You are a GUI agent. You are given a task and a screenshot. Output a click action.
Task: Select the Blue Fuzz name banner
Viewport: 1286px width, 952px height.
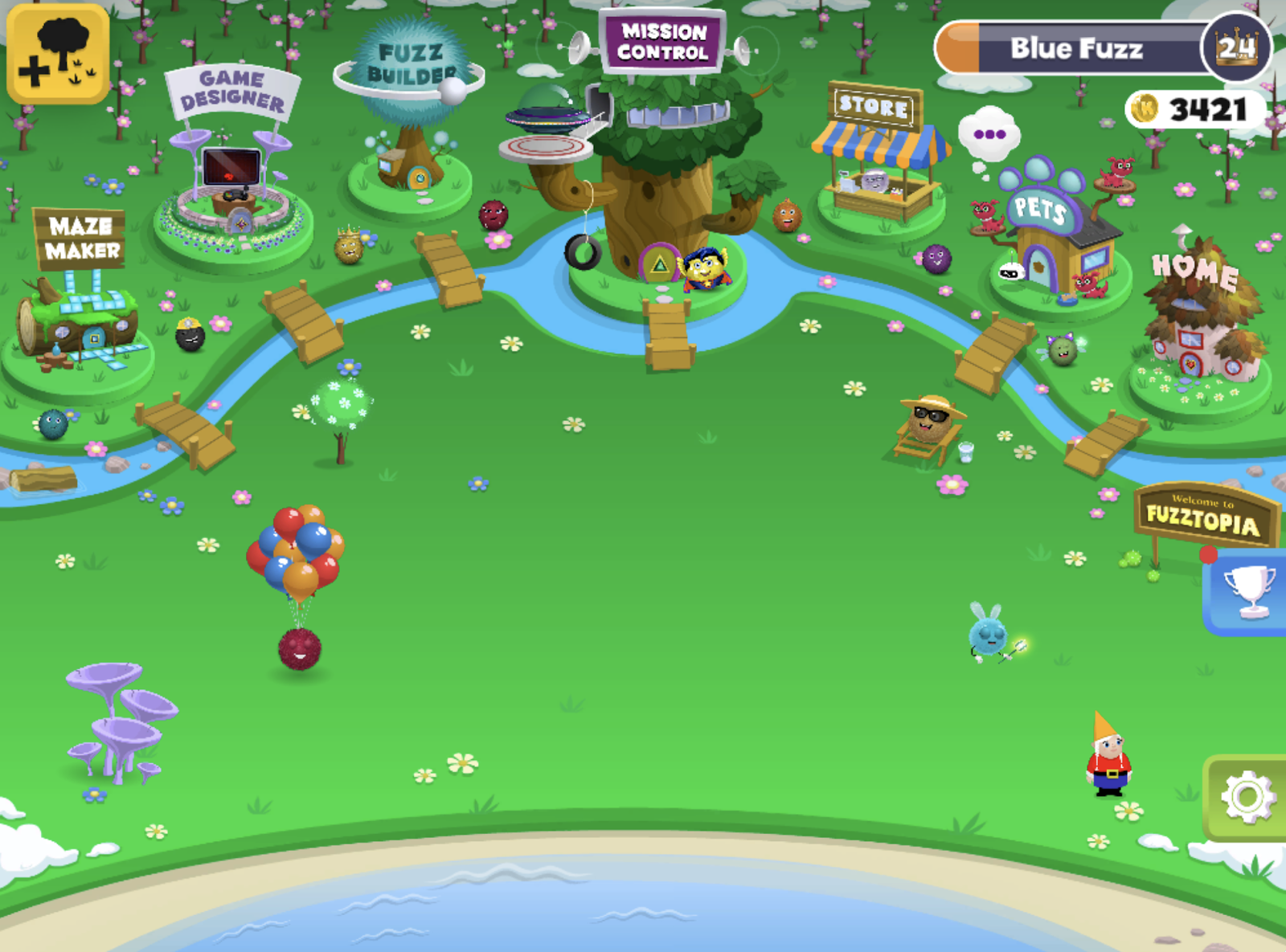coord(1077,48)
